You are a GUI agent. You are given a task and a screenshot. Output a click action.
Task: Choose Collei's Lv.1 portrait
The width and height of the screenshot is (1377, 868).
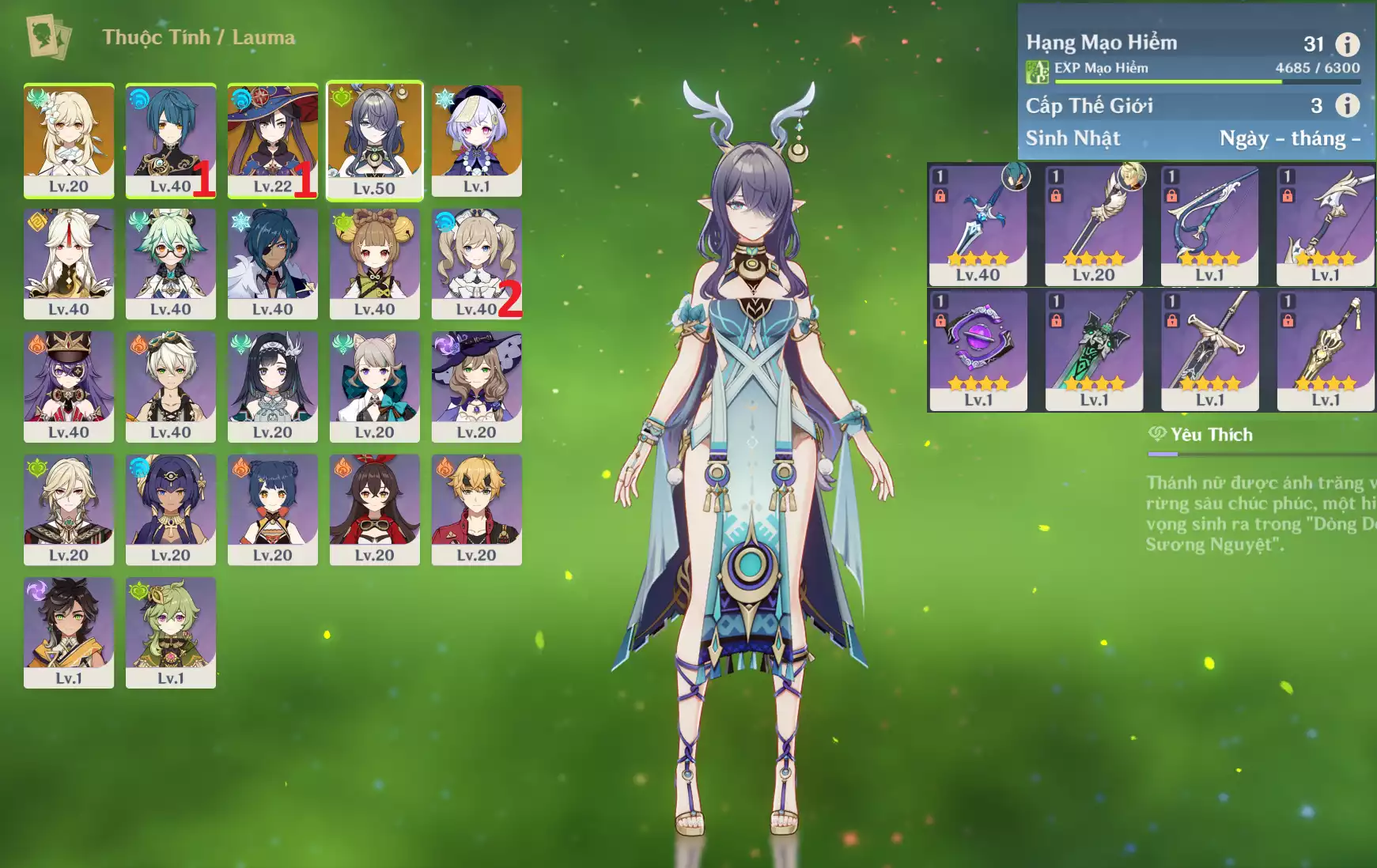(171, 632)
